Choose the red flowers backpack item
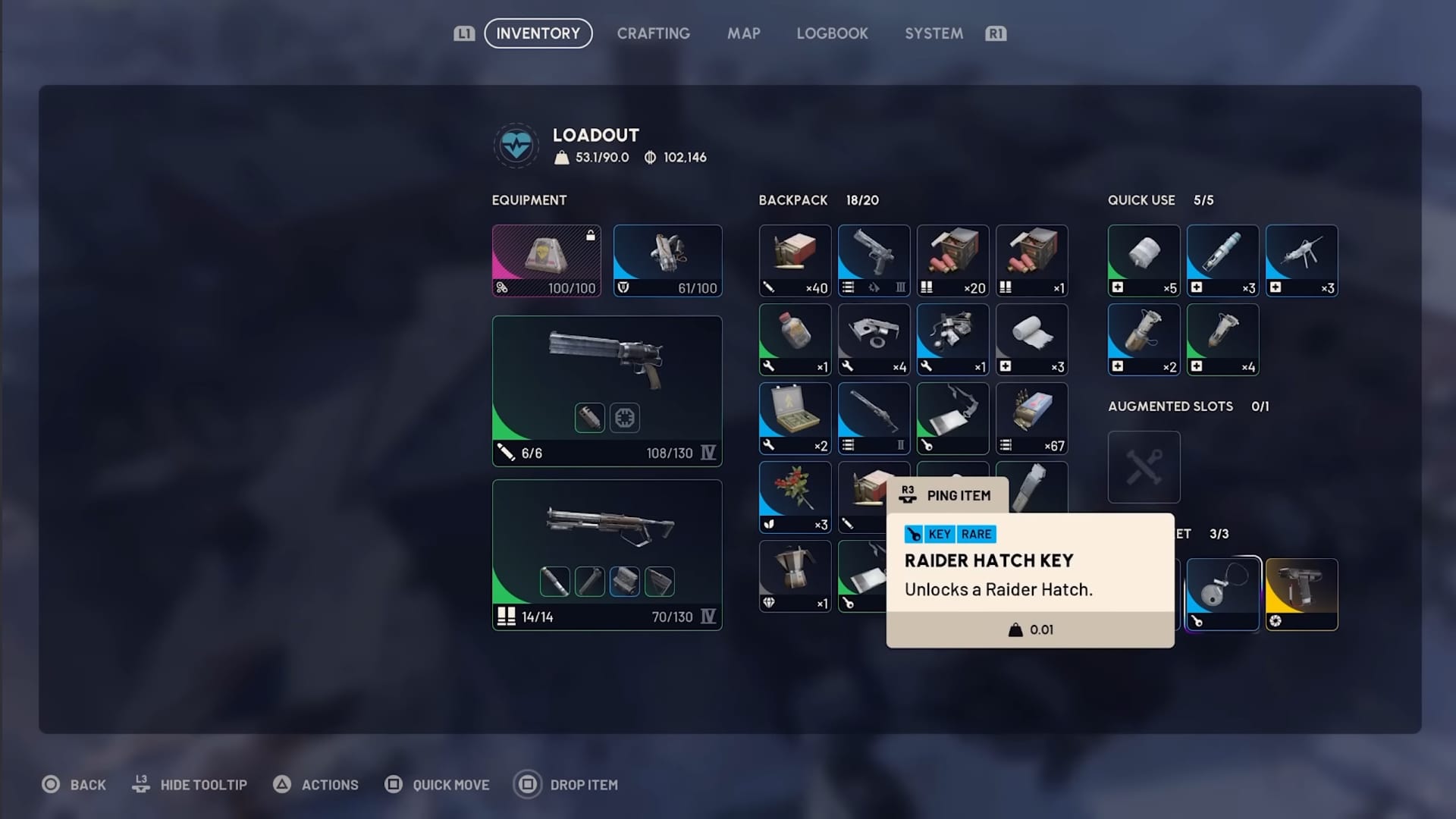Viewport: 1456px width, 819px height. click(x=795, y=497)
